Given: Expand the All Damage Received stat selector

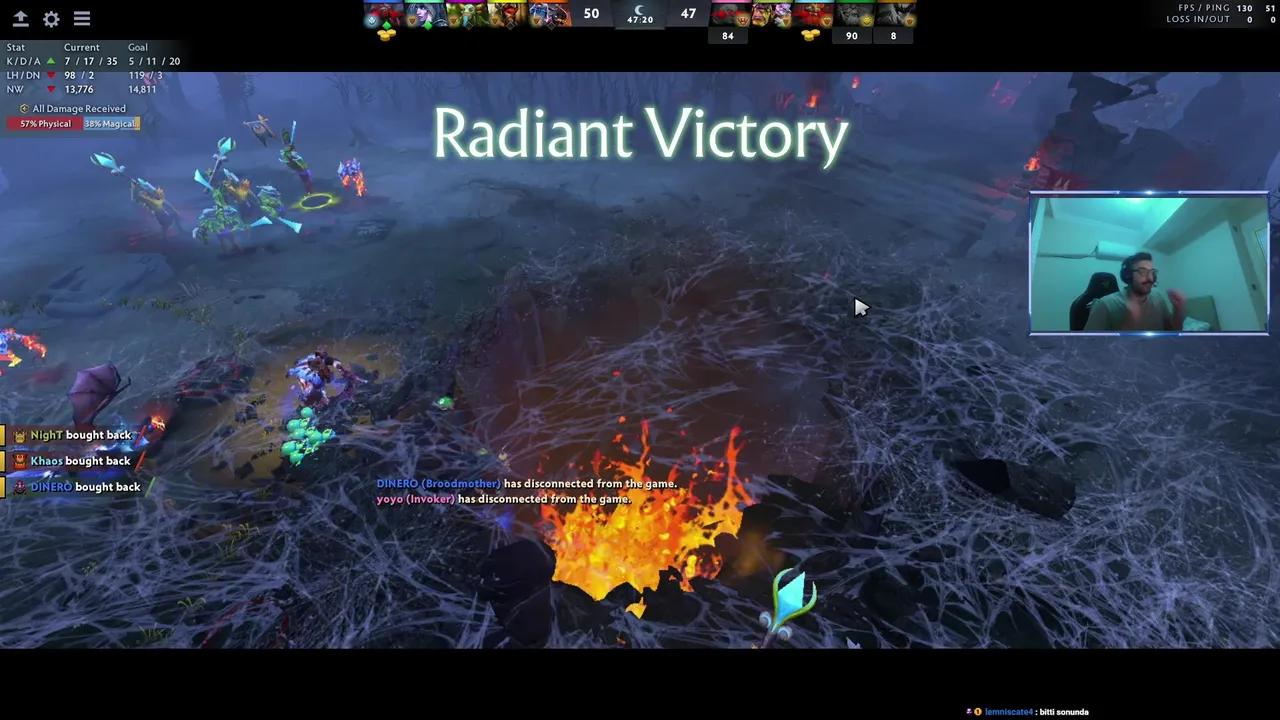Looking at the screenshot, I should click(x=79, y=108).
